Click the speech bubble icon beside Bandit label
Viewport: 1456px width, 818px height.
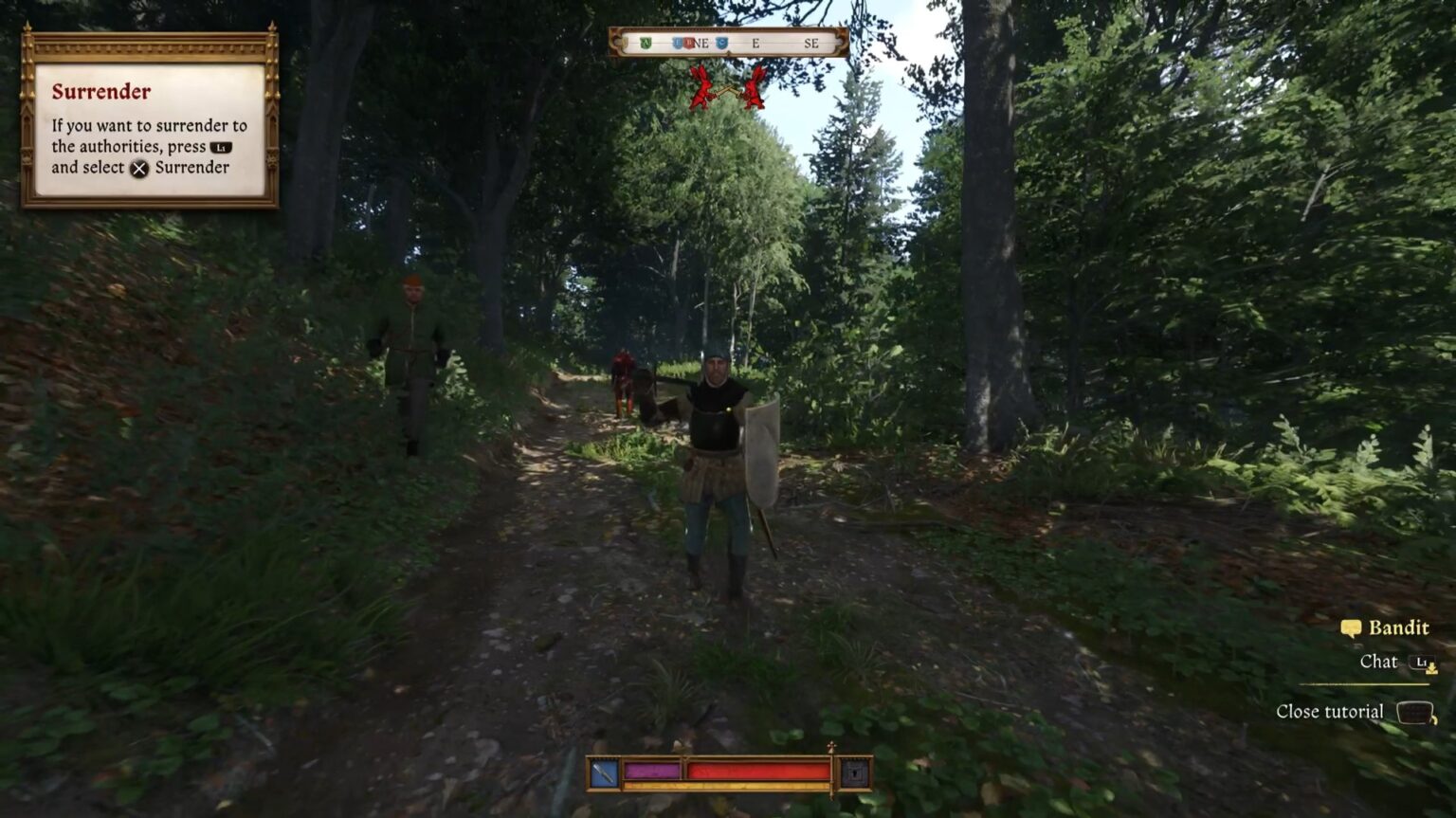point(1350,628)
